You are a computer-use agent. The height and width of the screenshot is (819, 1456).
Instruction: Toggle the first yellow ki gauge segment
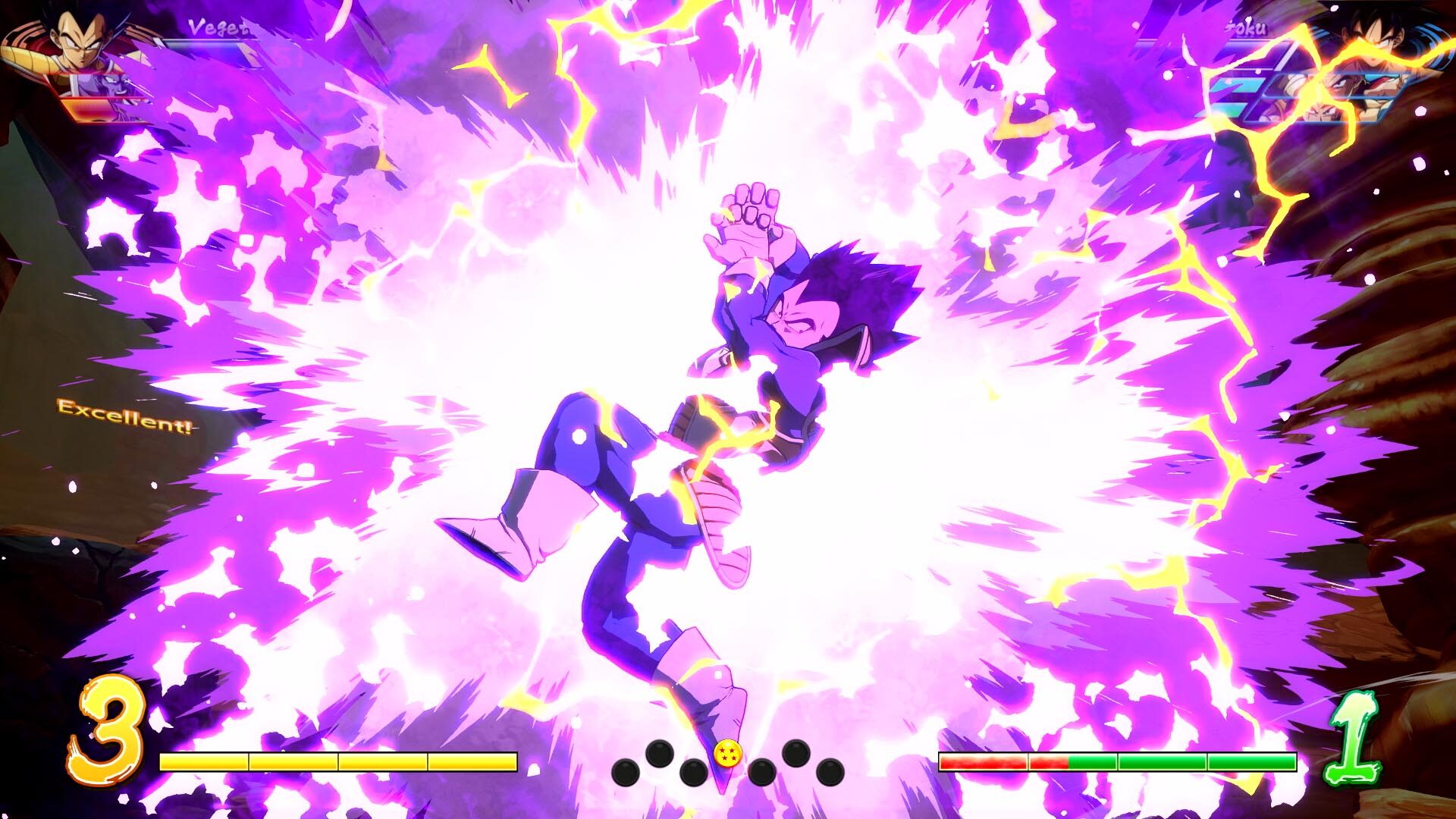point(205,762)
